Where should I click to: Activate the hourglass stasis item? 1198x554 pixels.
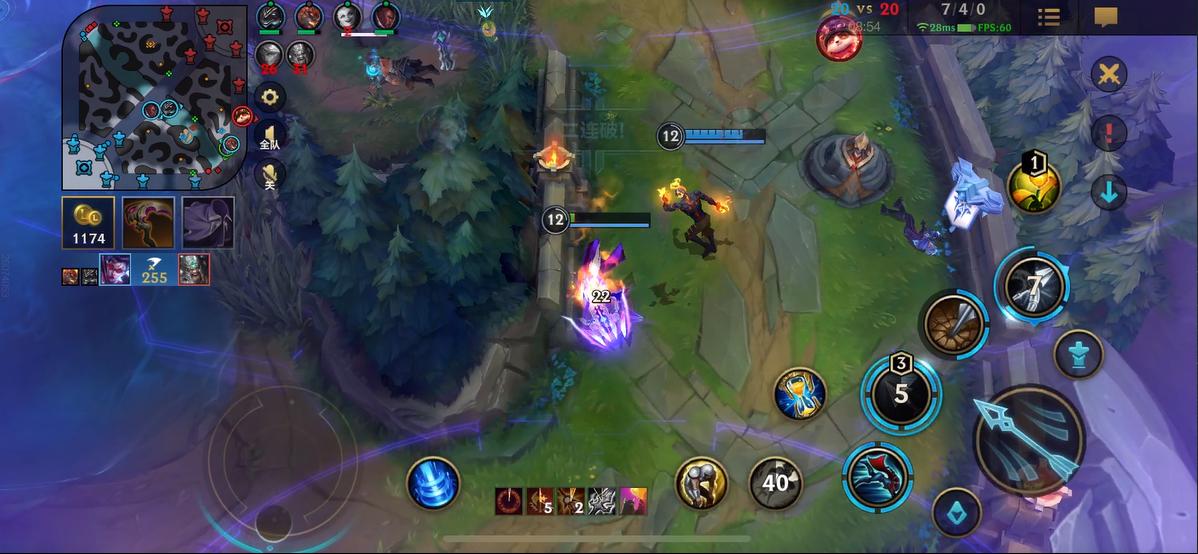799,393
